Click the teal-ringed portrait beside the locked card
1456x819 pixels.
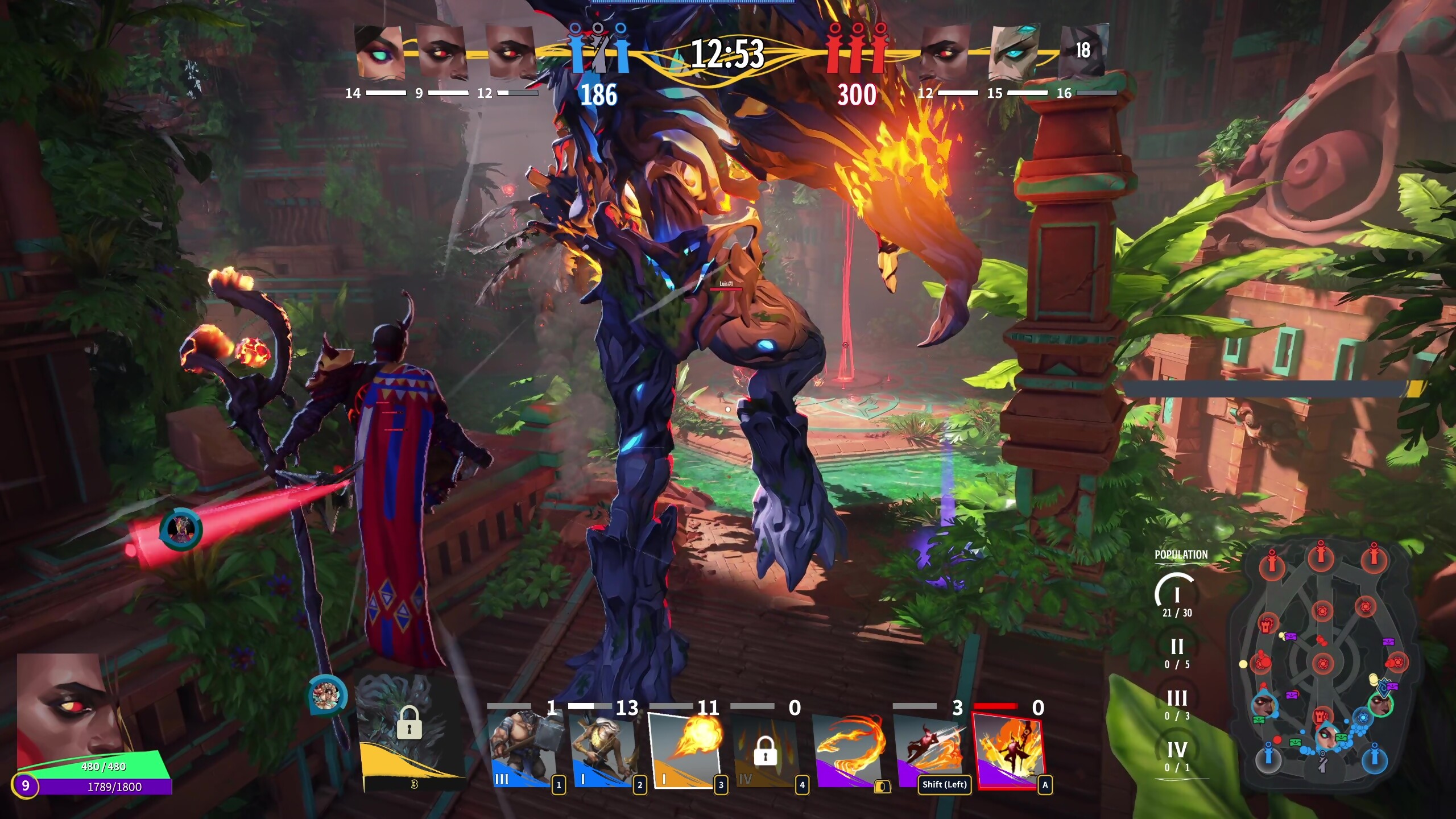pyautogui.click(x=326, y=695)
